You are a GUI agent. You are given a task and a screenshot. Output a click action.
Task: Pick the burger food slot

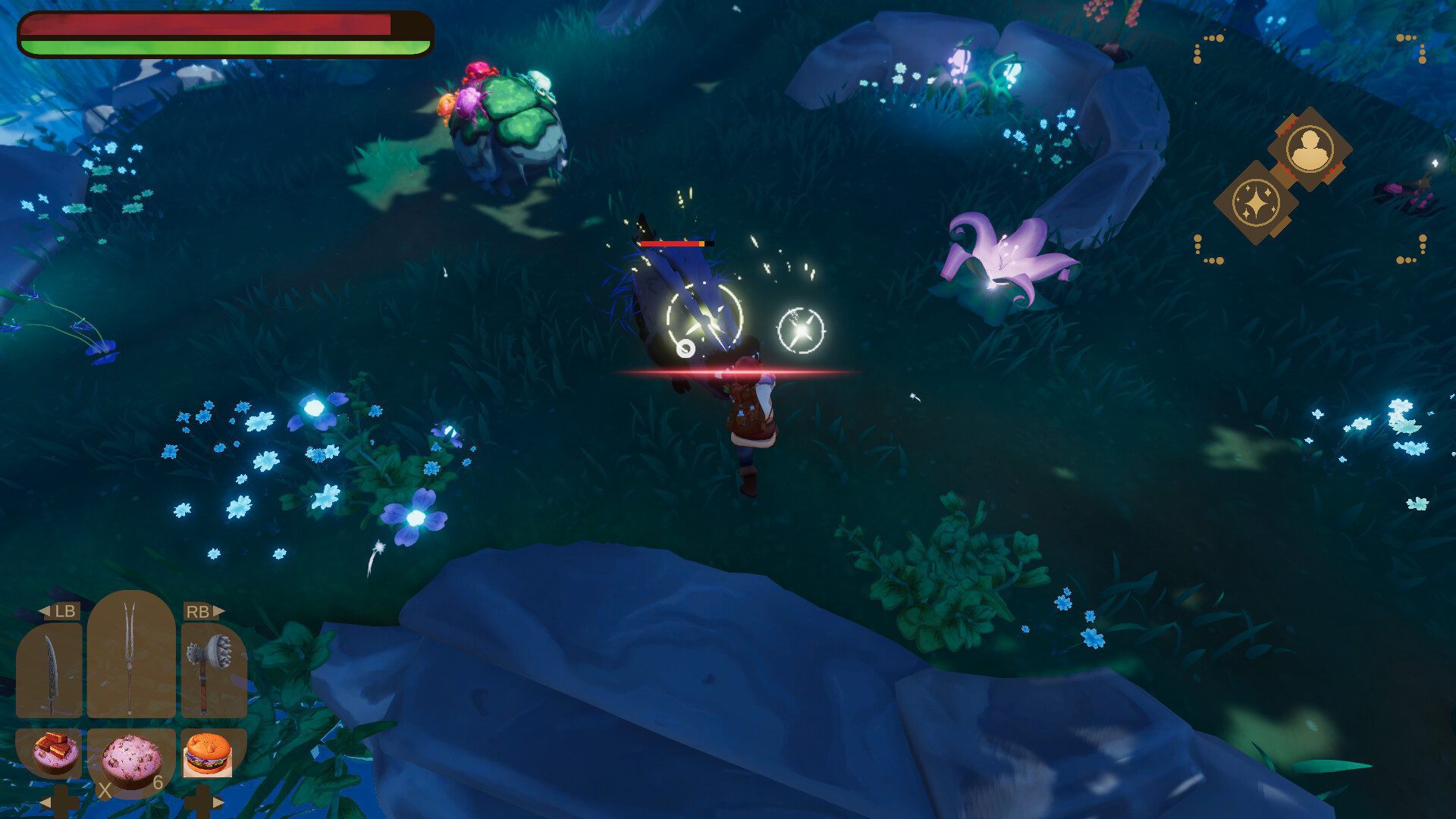click(207, 754)
